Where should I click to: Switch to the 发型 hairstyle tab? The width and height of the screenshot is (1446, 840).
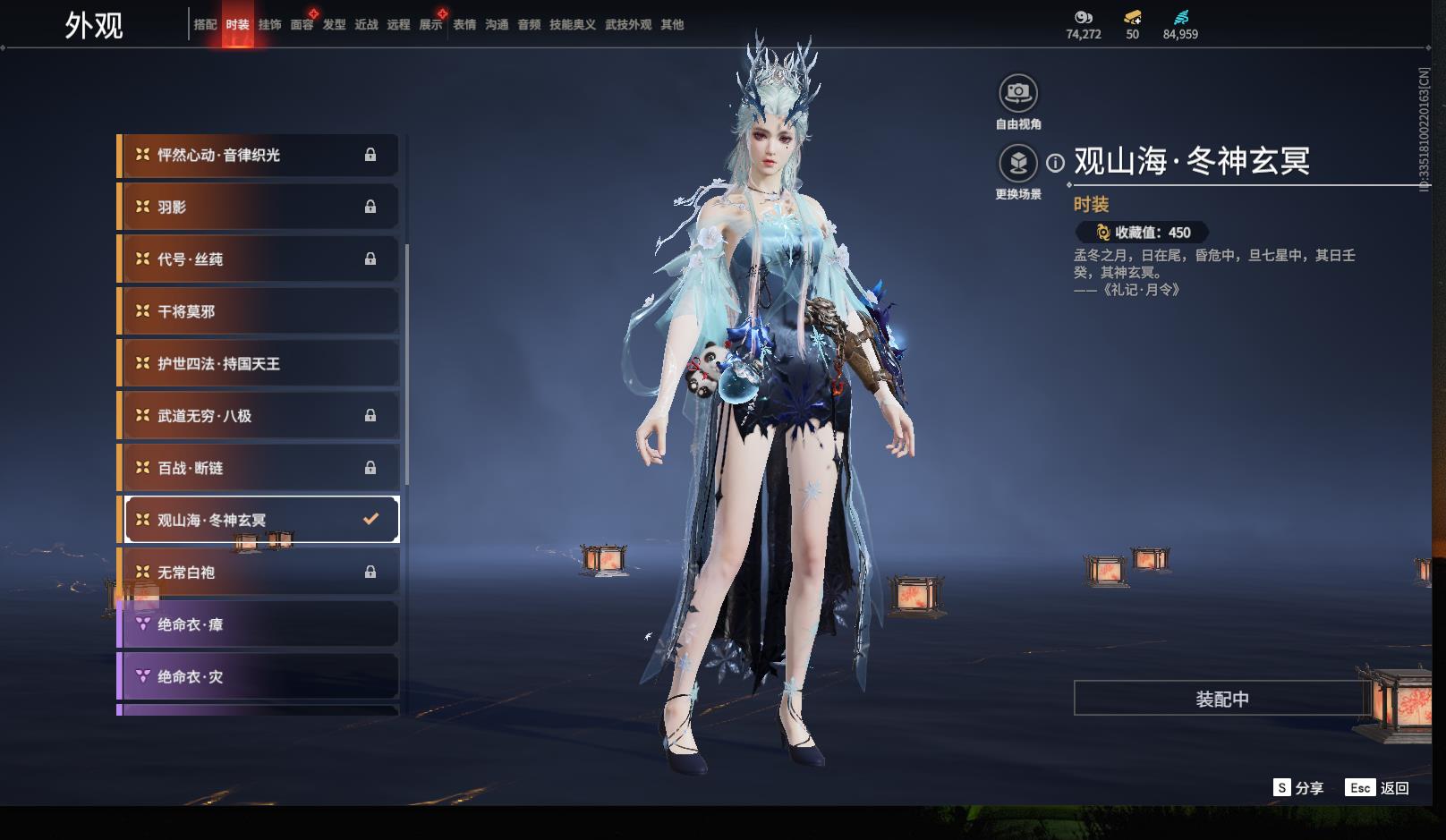[x=334, y=25]
